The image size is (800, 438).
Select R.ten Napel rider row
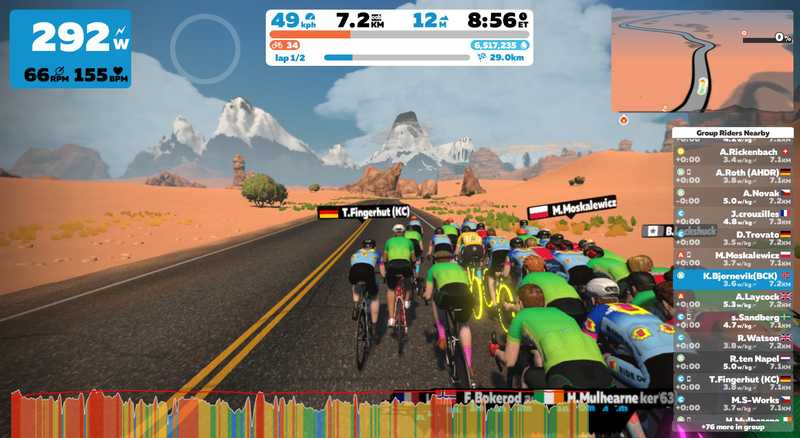(x=735, y=362)
